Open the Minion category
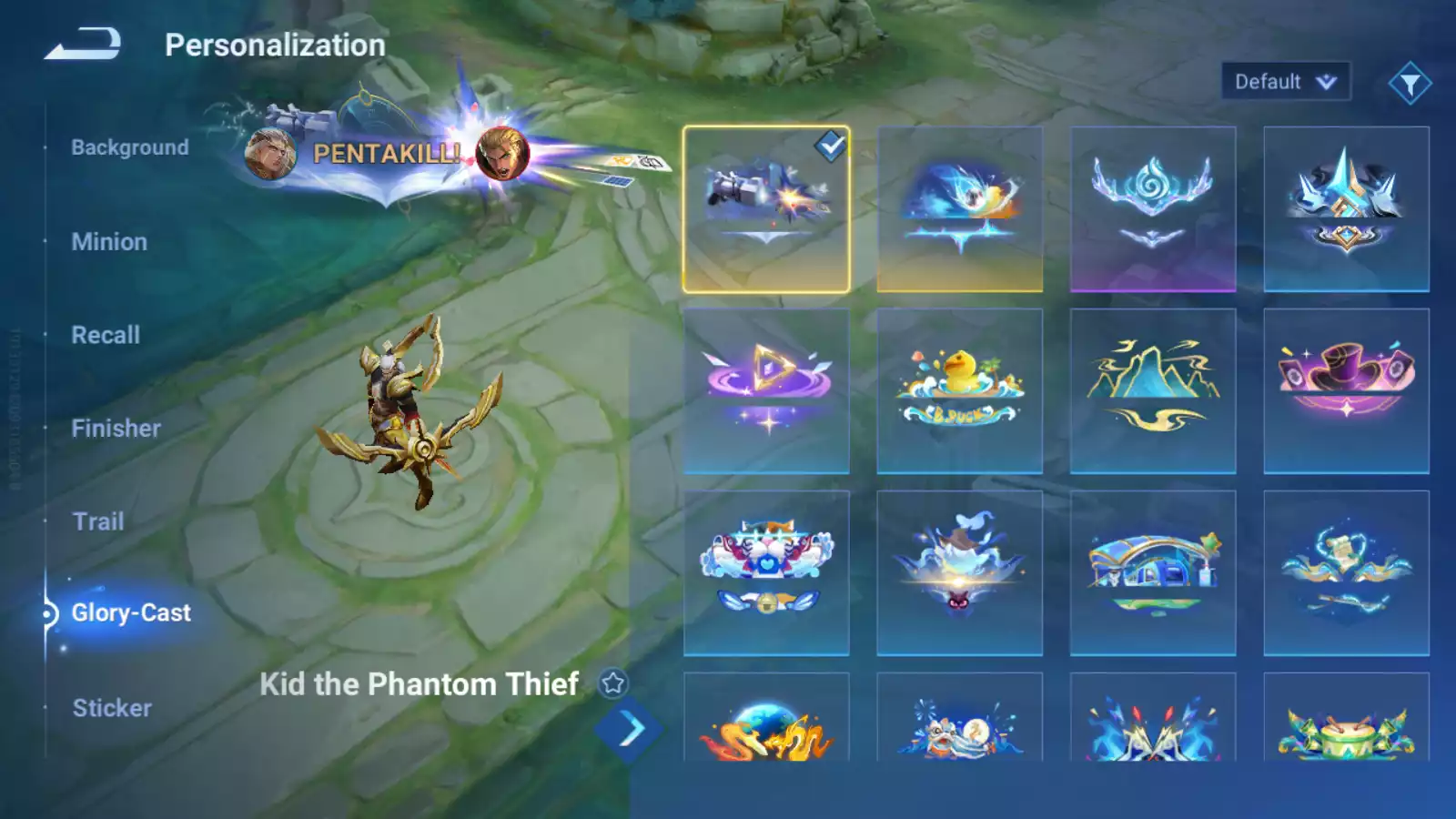Image resolution: width=1456 pixels, height=819 pixels. click(109, 242)
